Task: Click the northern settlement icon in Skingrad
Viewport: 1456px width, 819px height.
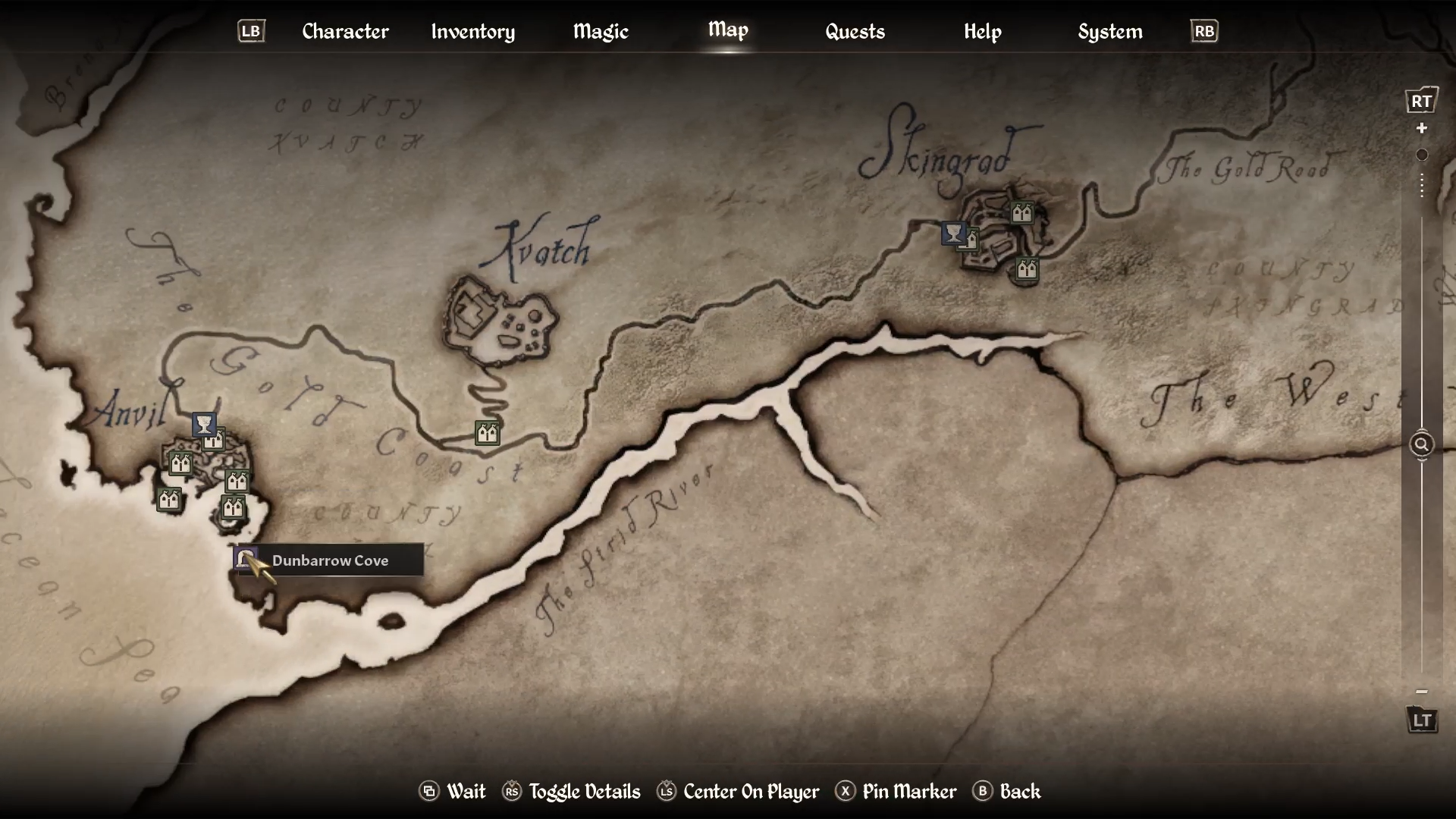Action: click(x=1021, y=213)
